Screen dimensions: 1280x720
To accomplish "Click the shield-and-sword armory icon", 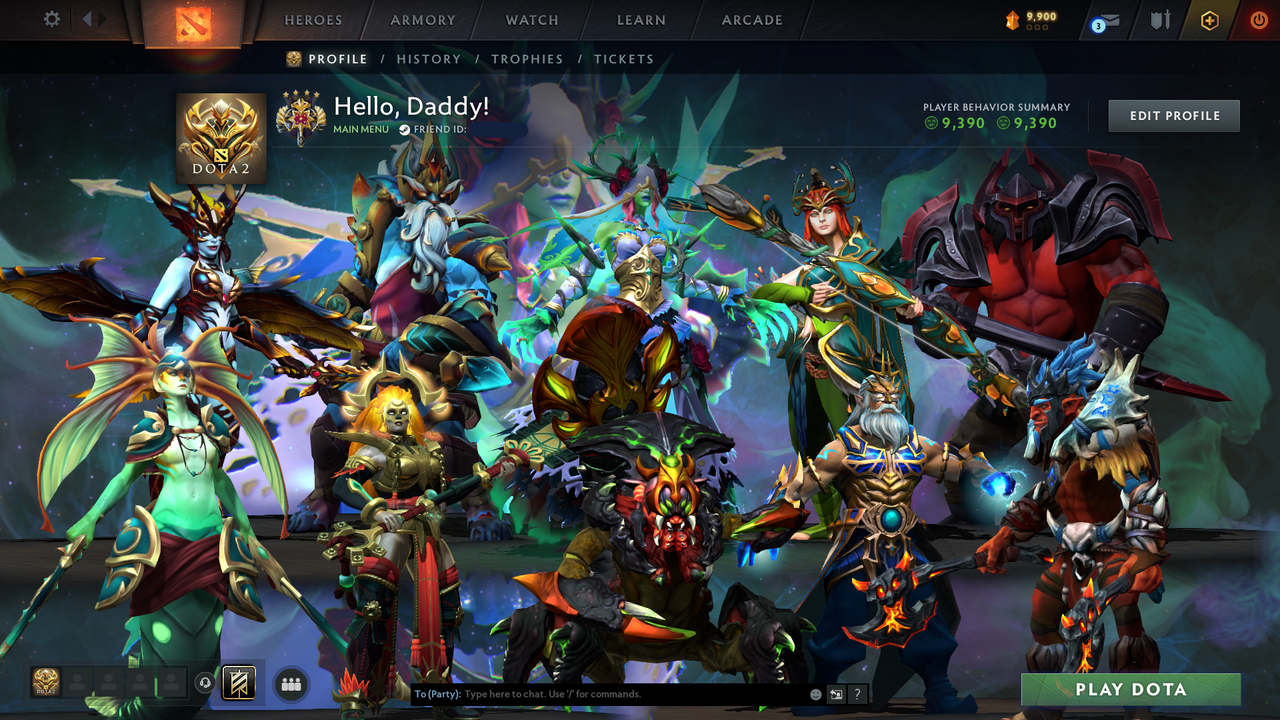I will click(x=1160, y=20).
